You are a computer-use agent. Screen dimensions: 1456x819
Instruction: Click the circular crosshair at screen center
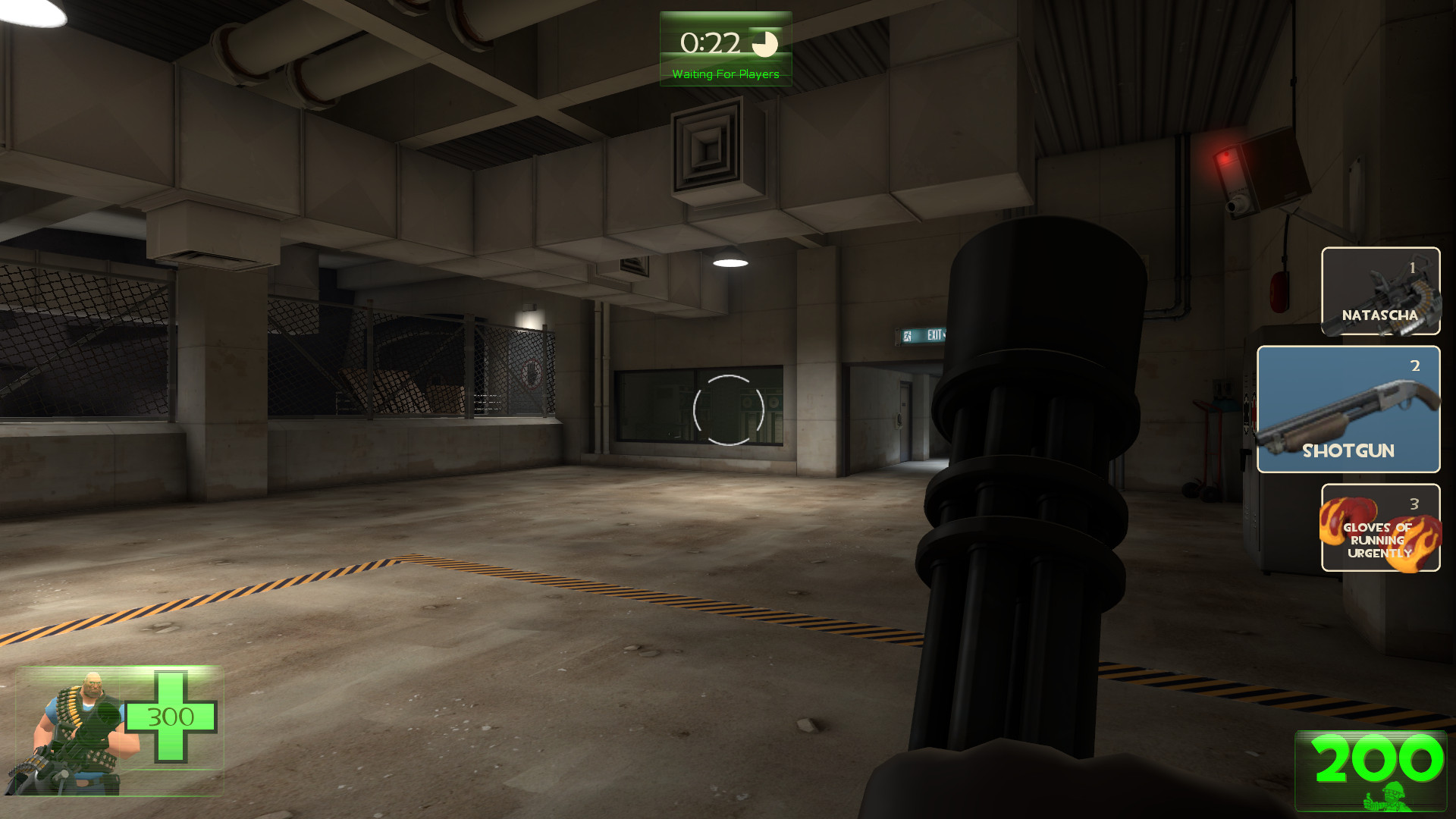click(x=728, y=409)
